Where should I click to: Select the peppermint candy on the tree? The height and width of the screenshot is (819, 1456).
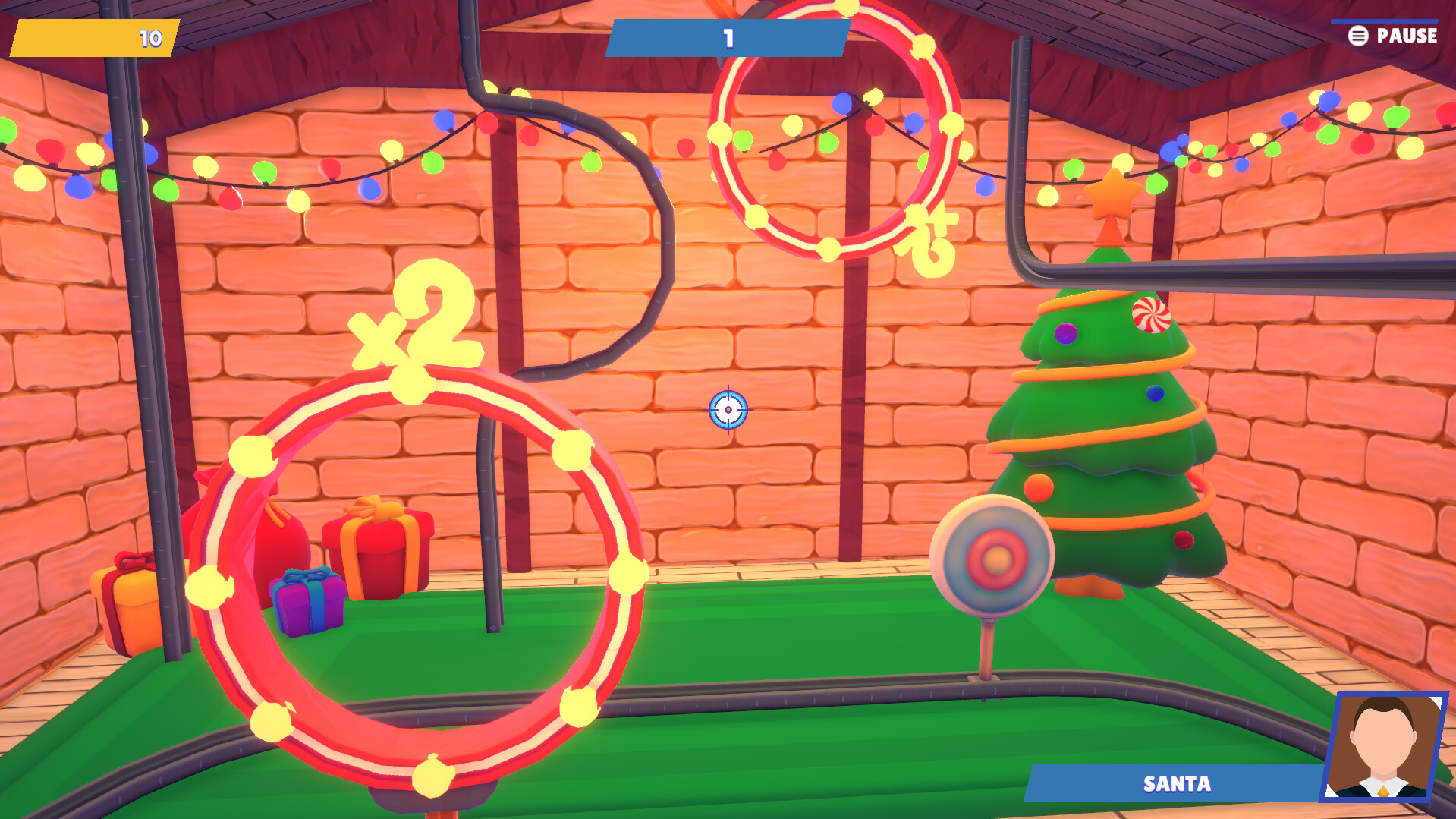(x=1152, y=313)
